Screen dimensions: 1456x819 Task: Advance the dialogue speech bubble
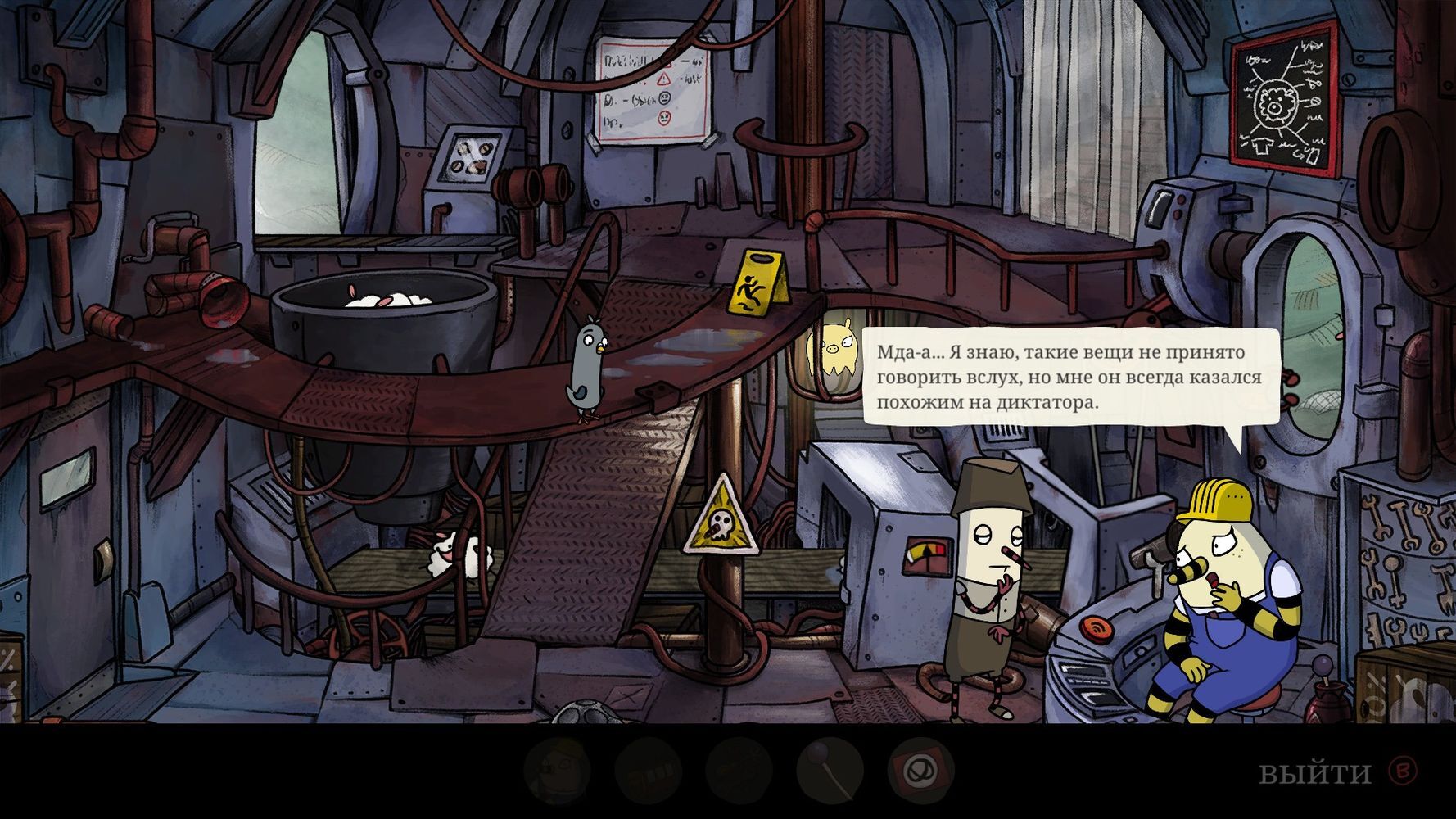tap(1070, 377)
